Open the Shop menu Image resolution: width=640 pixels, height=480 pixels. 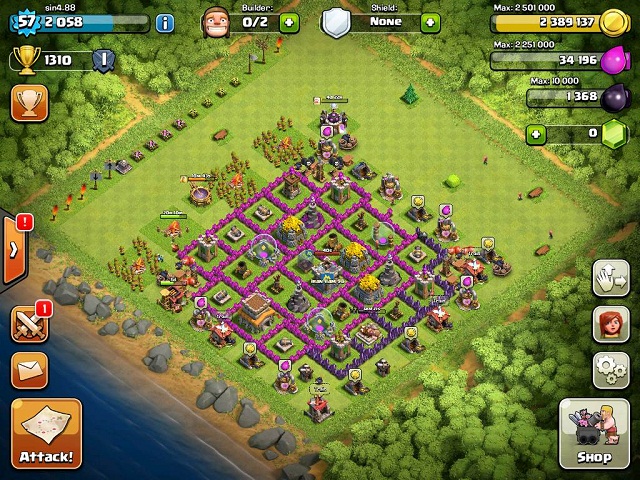coord(594,434)
